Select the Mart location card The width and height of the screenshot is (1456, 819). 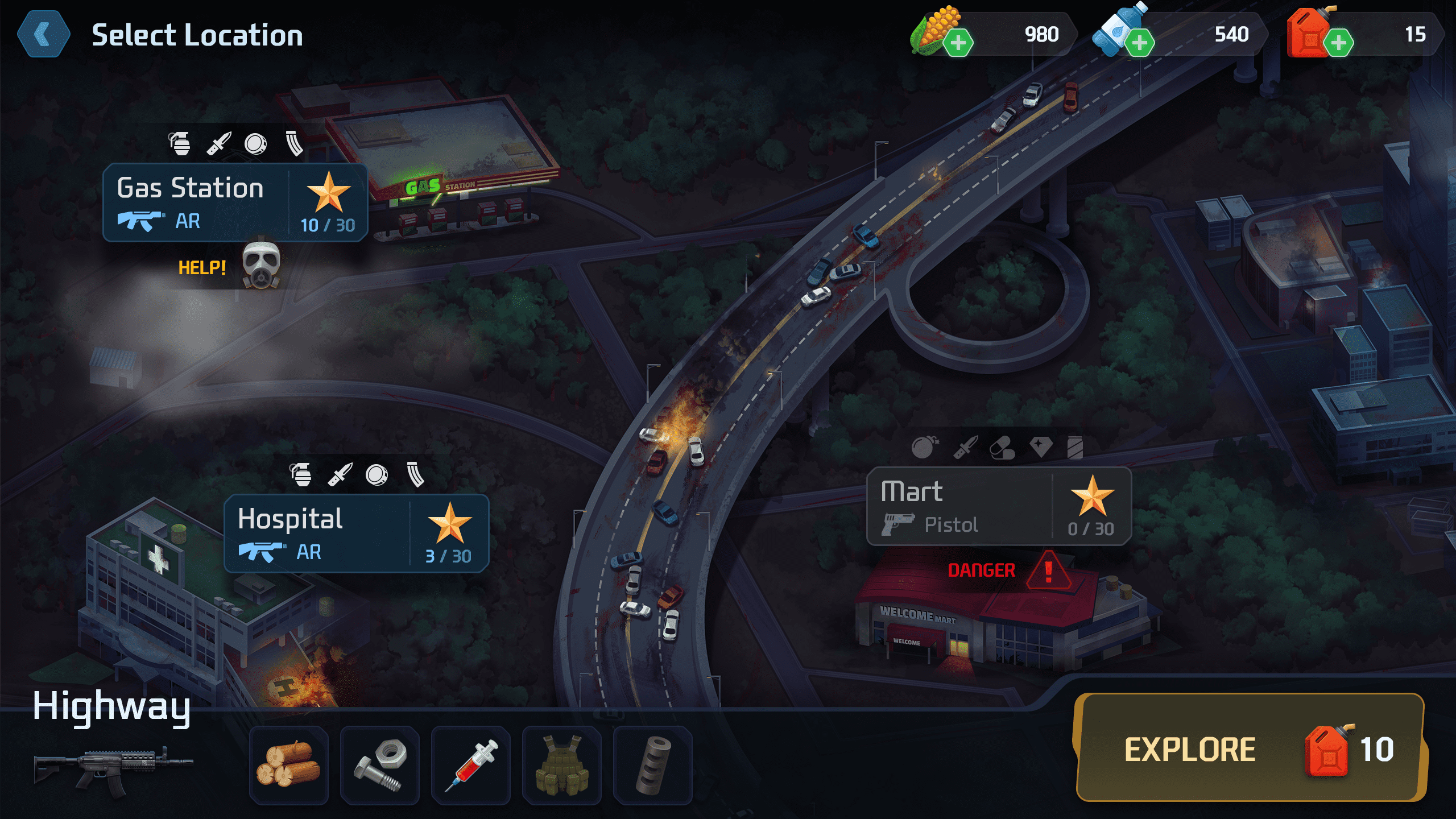tap(998, 506)
